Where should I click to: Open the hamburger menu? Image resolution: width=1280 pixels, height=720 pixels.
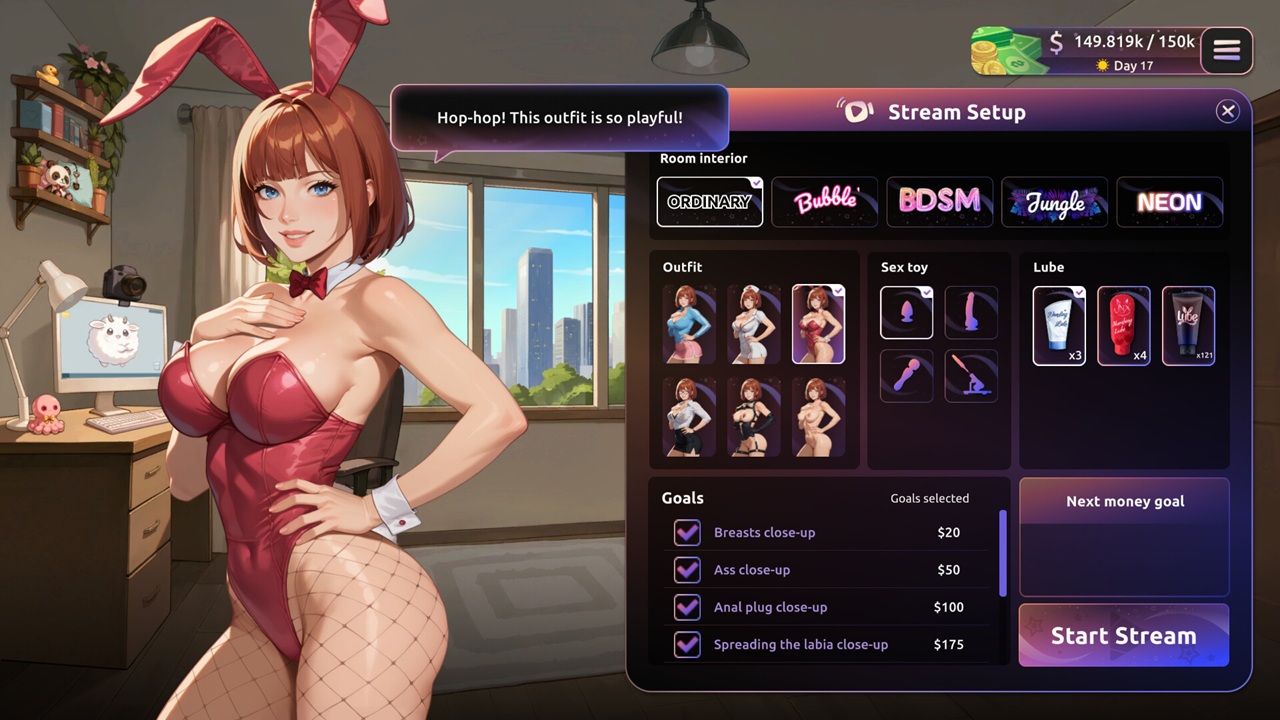(x=1227, y=50)
